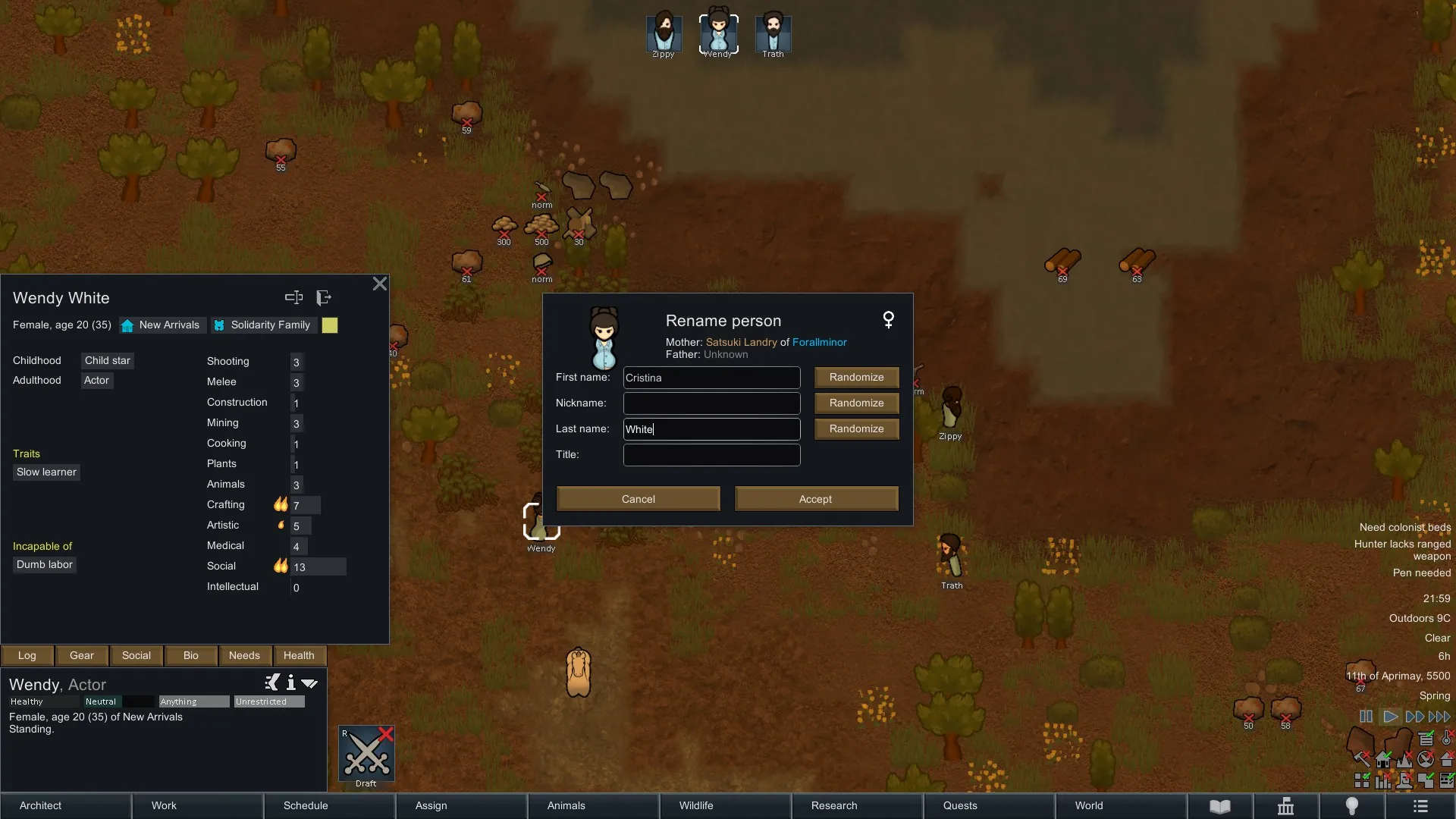Toggle Draft for Wendy
The width and height of the screenshot is (1456, 819).
click(366, 755)
